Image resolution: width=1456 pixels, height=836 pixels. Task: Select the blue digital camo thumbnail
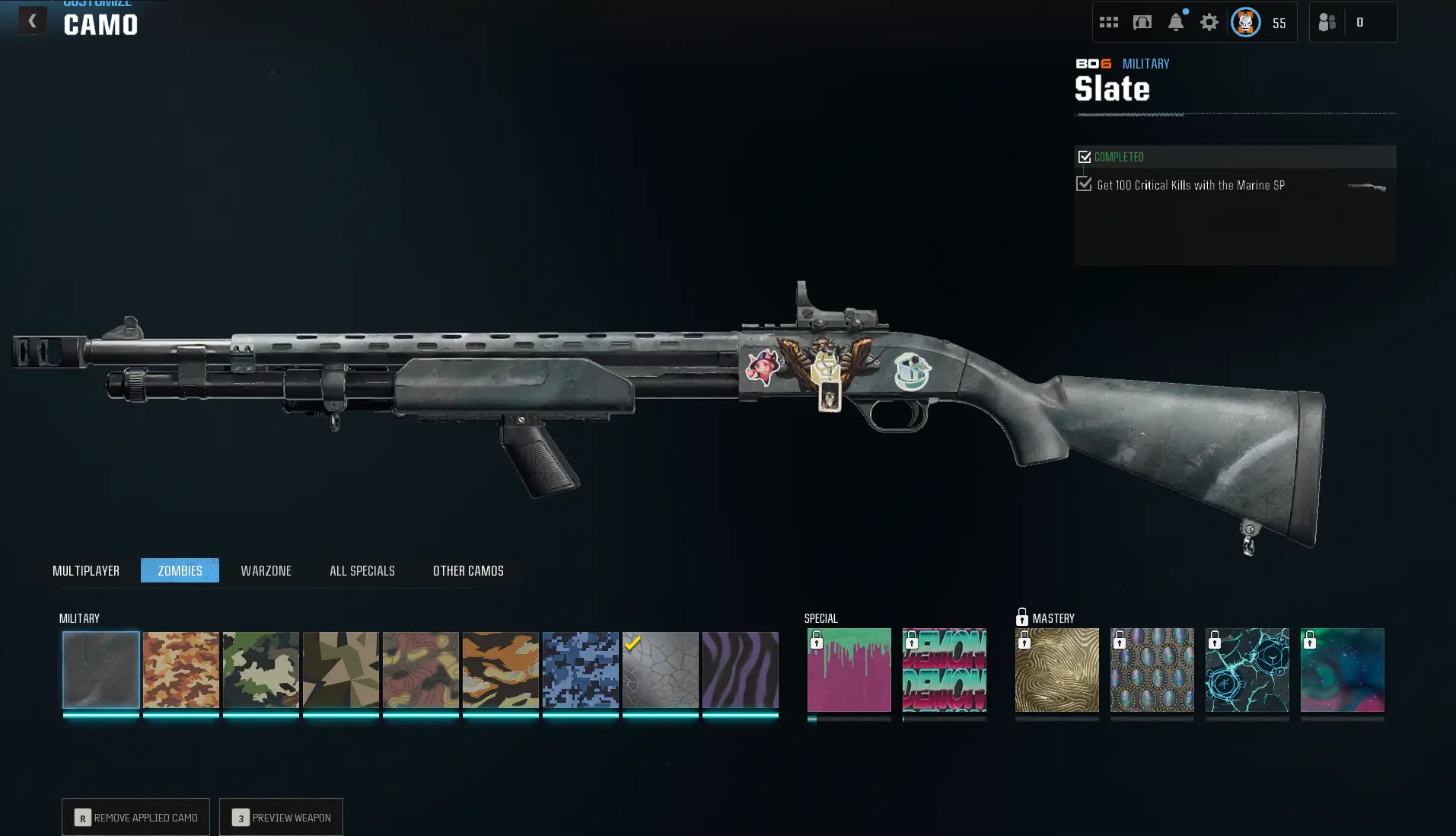[580, 671]
